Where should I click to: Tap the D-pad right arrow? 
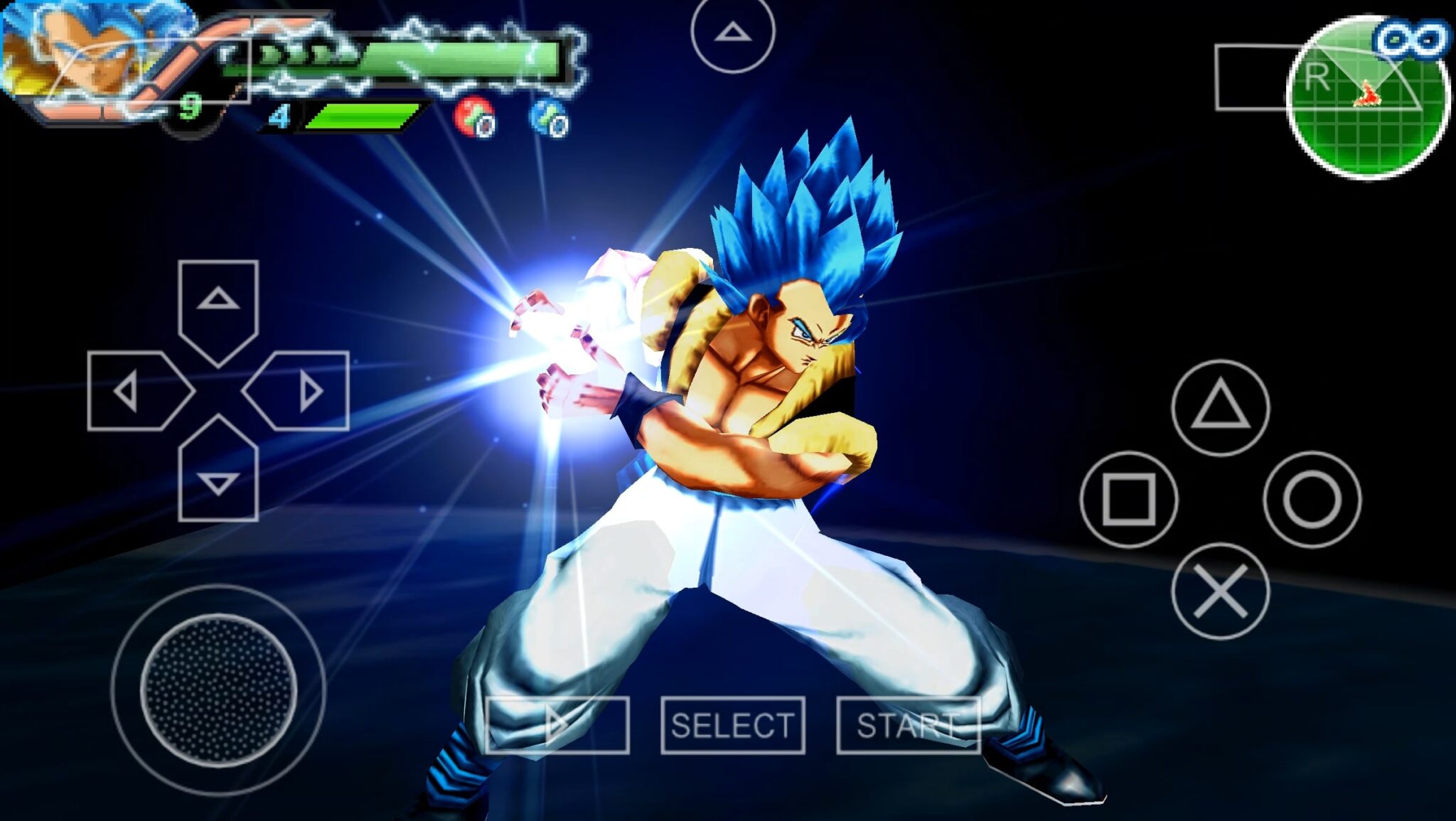[x=301, y=391]
